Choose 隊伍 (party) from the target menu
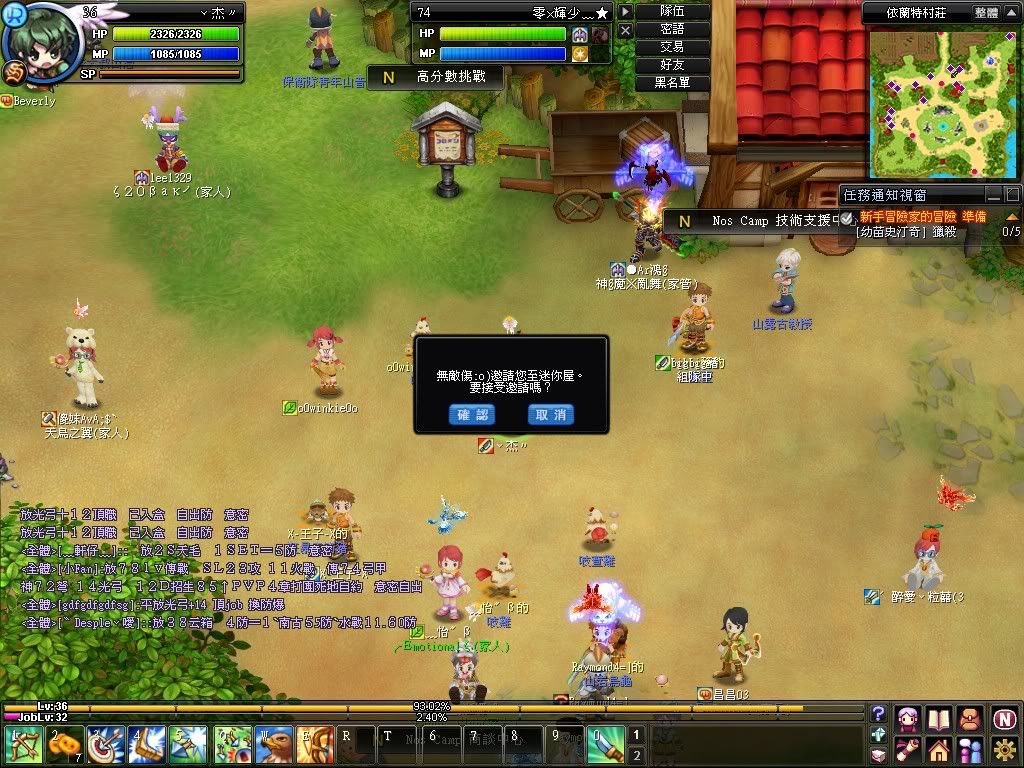Image resolution: width=1024 pixels, height=768 pixels. 672,12
